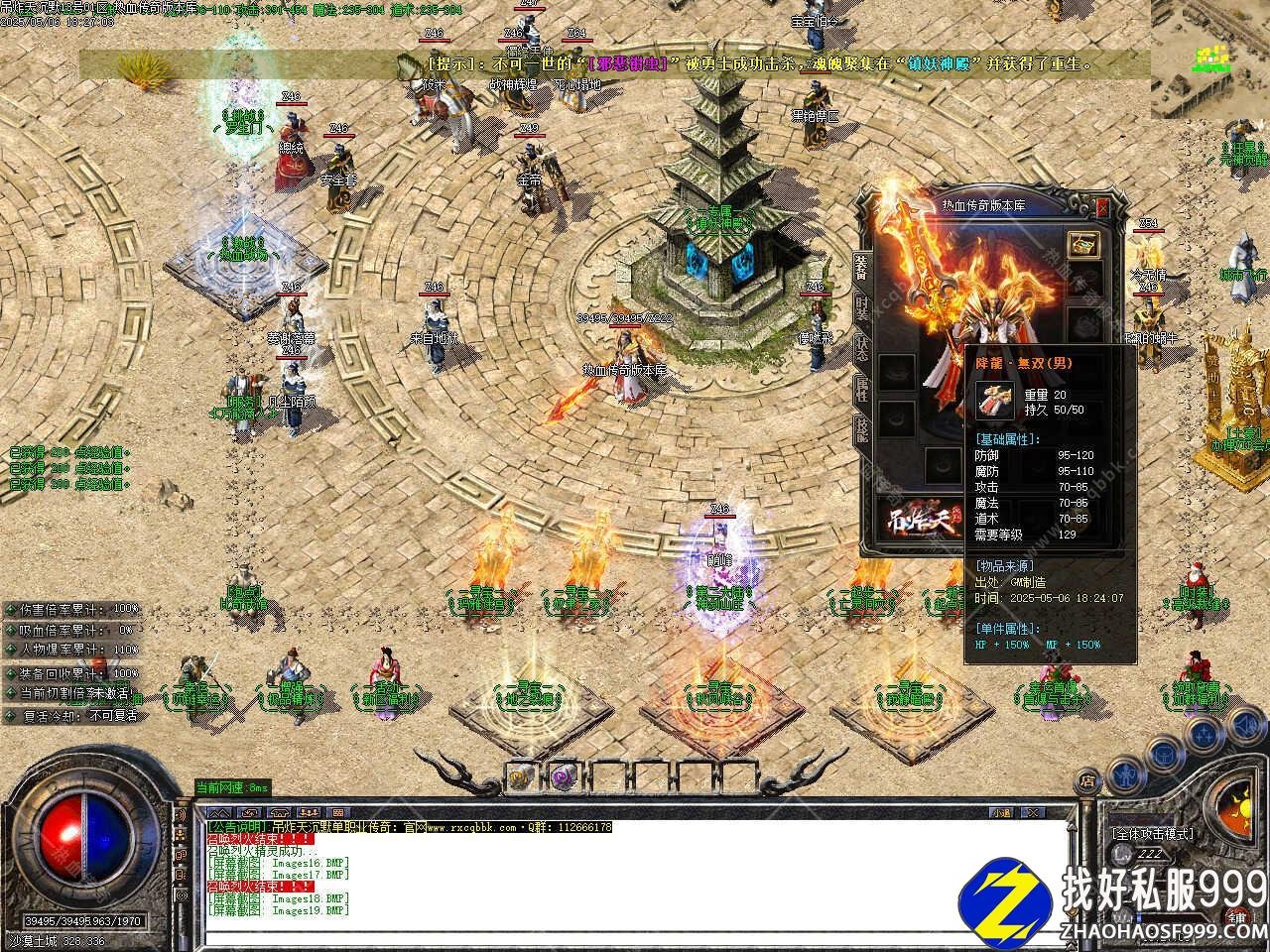Use the purple scroll in quick slot

[561, 776]
